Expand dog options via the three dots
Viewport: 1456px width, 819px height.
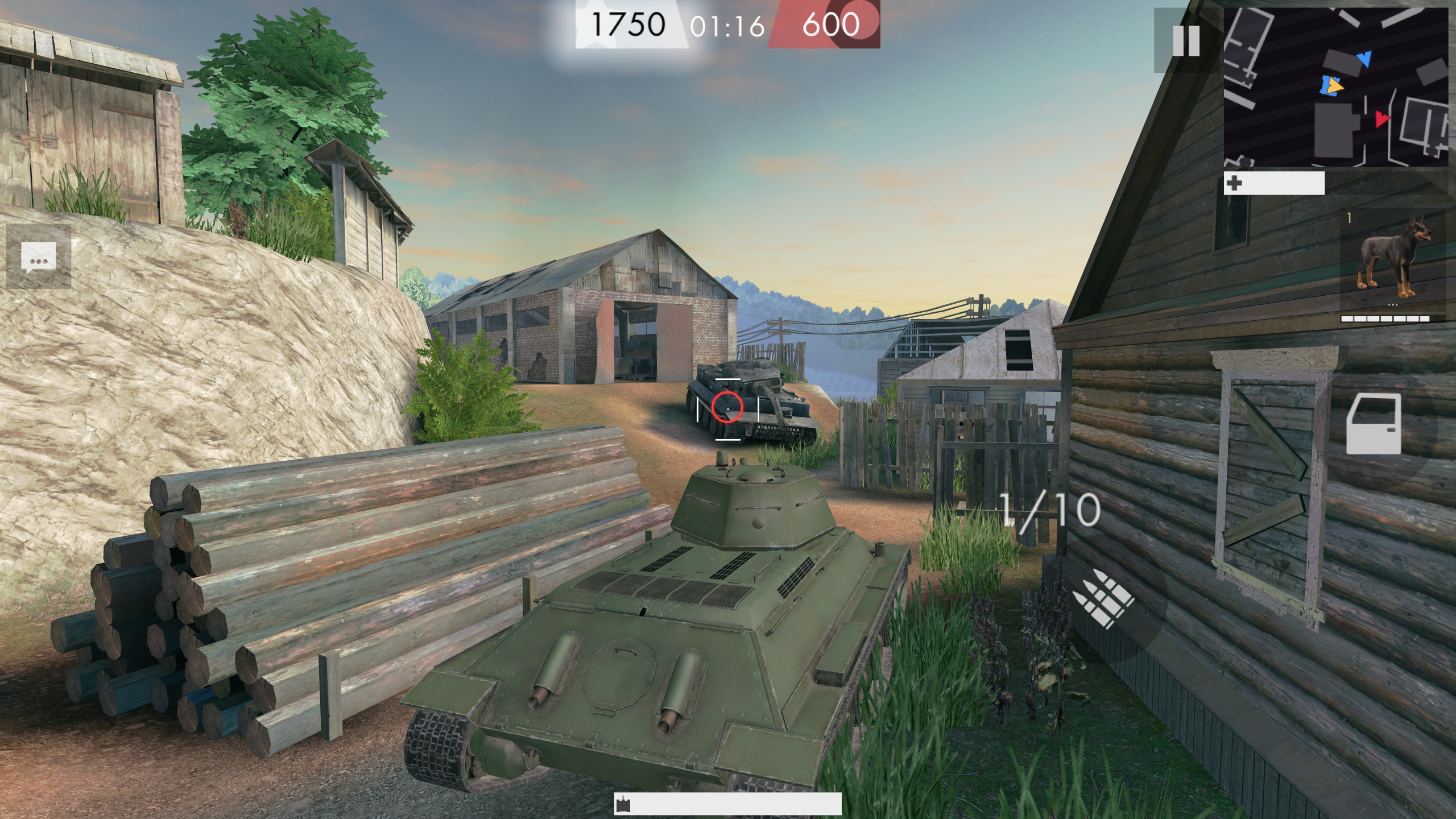1393,304
